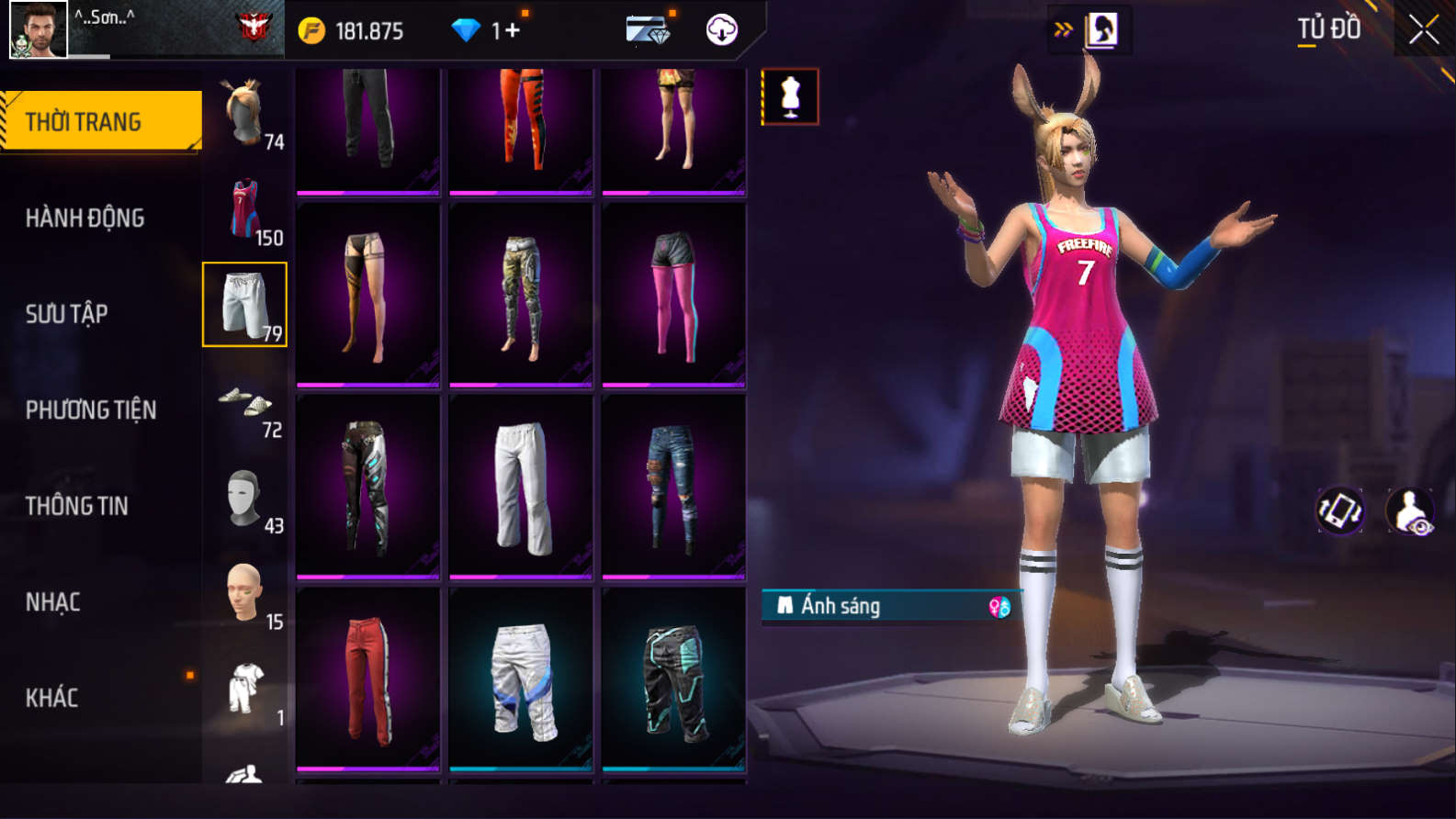Add diamonds with the plus button
Viewport: 1456px width, 819px height.
511,30
